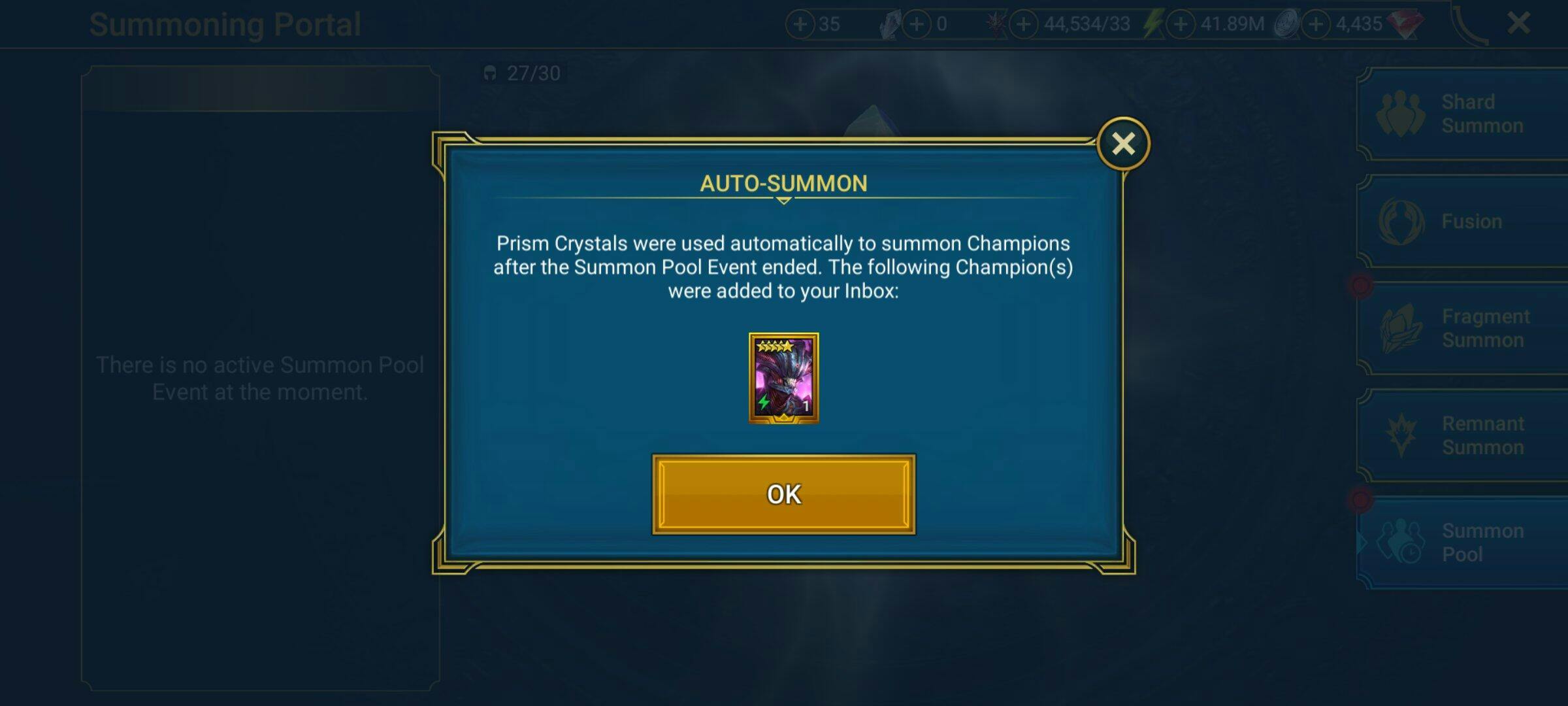Show the Summon Pool tab
1568x706 pixels.
click(1463, 543)
